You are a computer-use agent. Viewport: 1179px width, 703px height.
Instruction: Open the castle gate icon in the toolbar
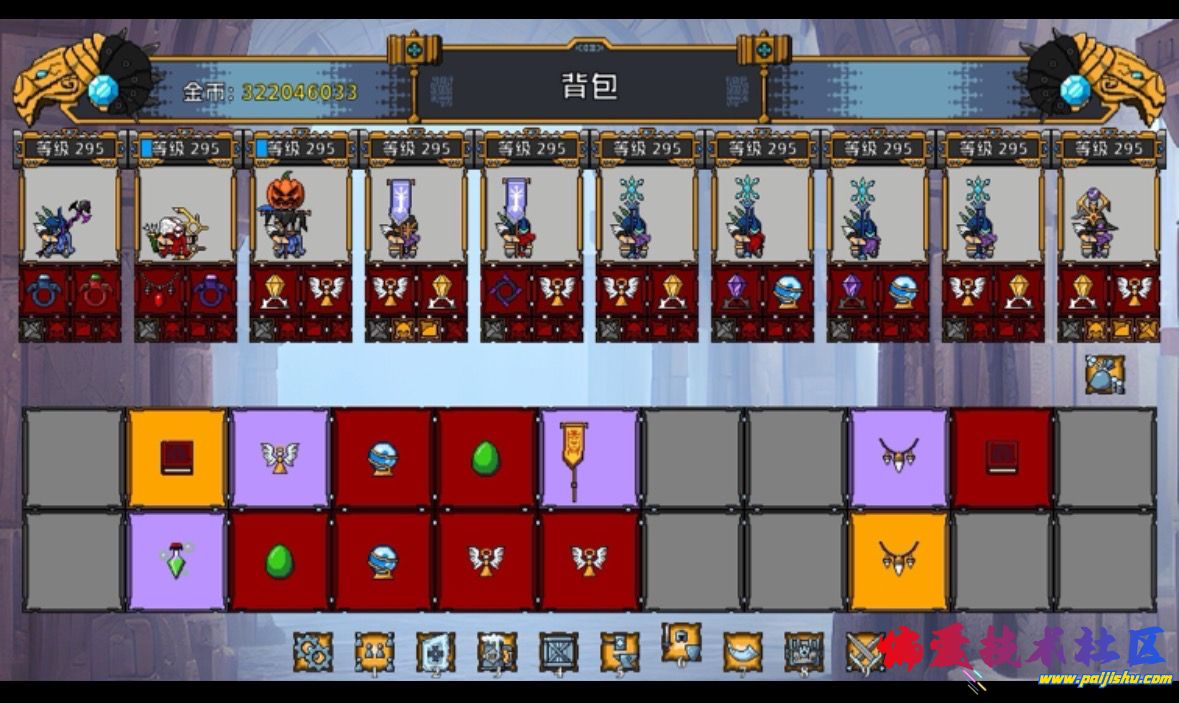point(804,652)
